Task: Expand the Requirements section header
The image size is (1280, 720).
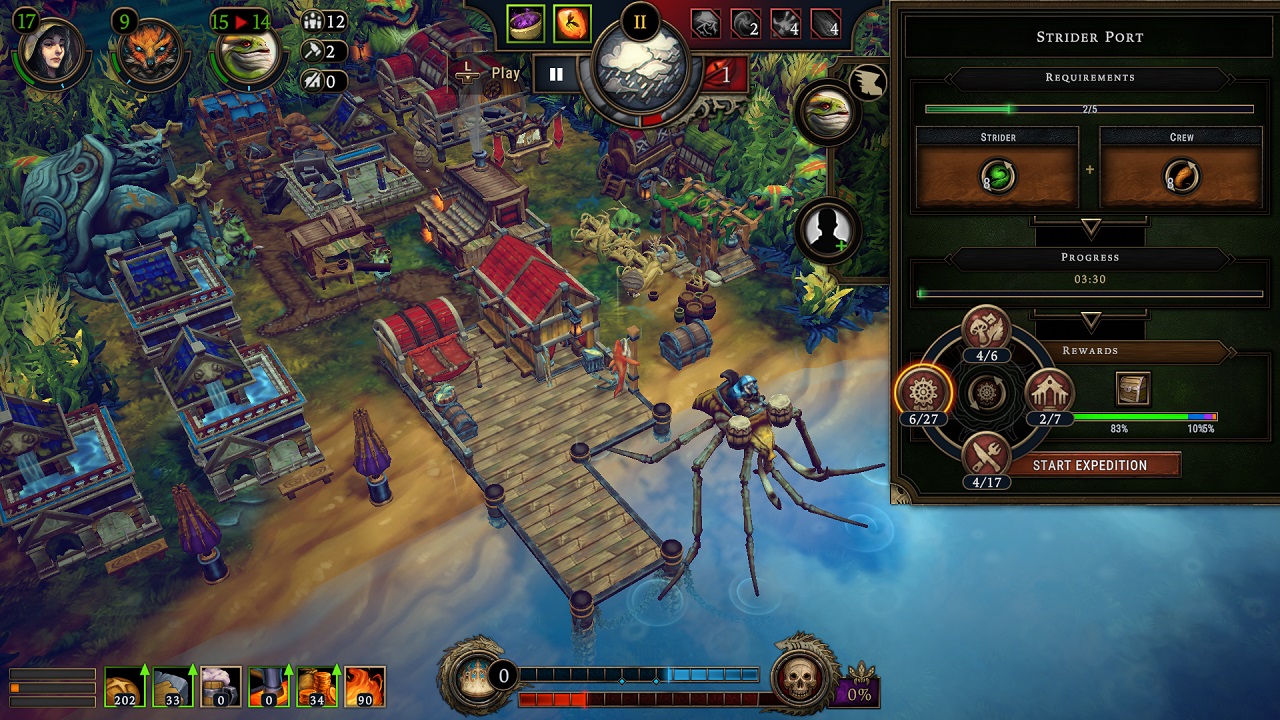Action: (x=1090, y=78)
